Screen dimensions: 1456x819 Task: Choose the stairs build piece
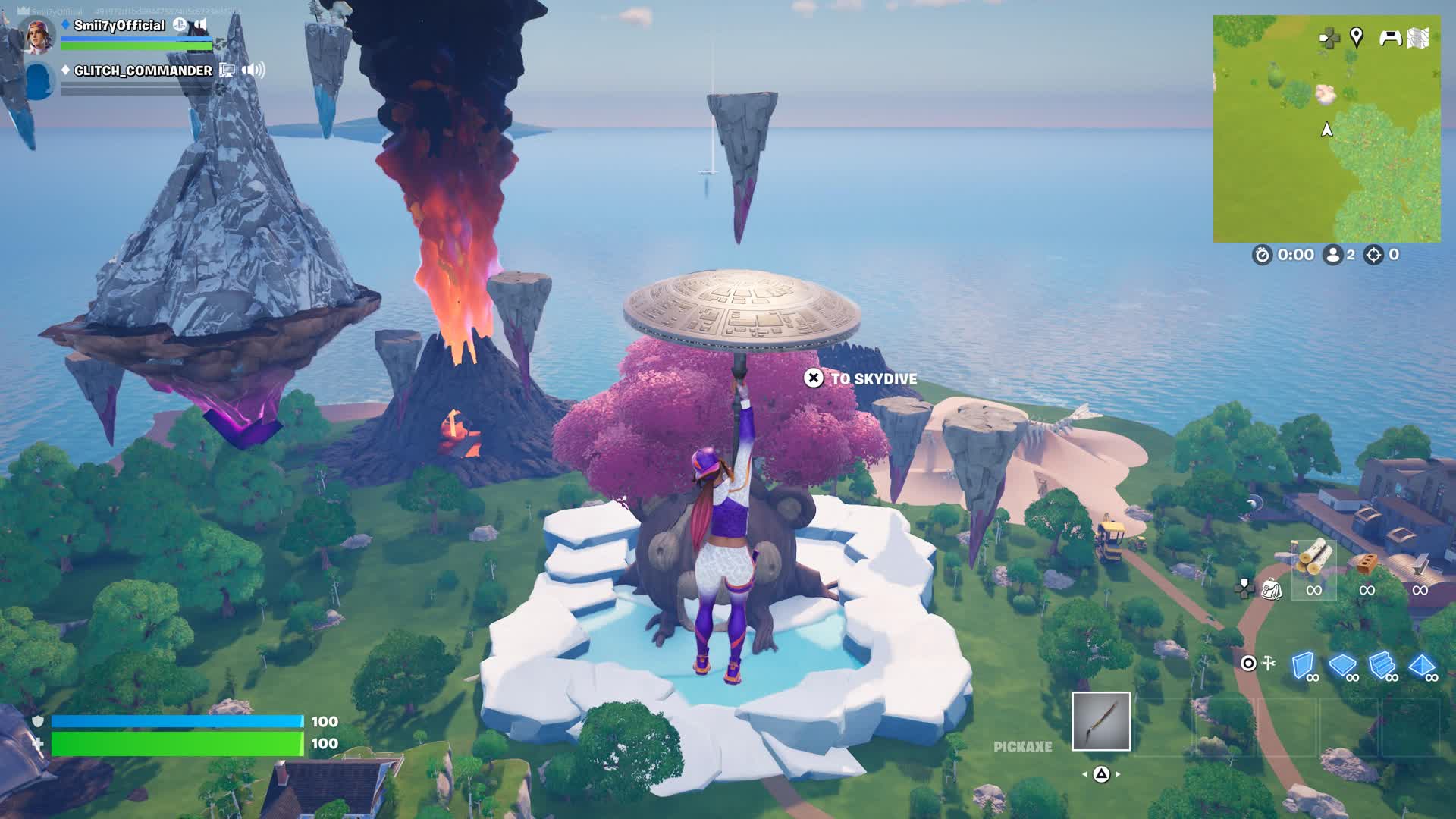pos(1382,666)
